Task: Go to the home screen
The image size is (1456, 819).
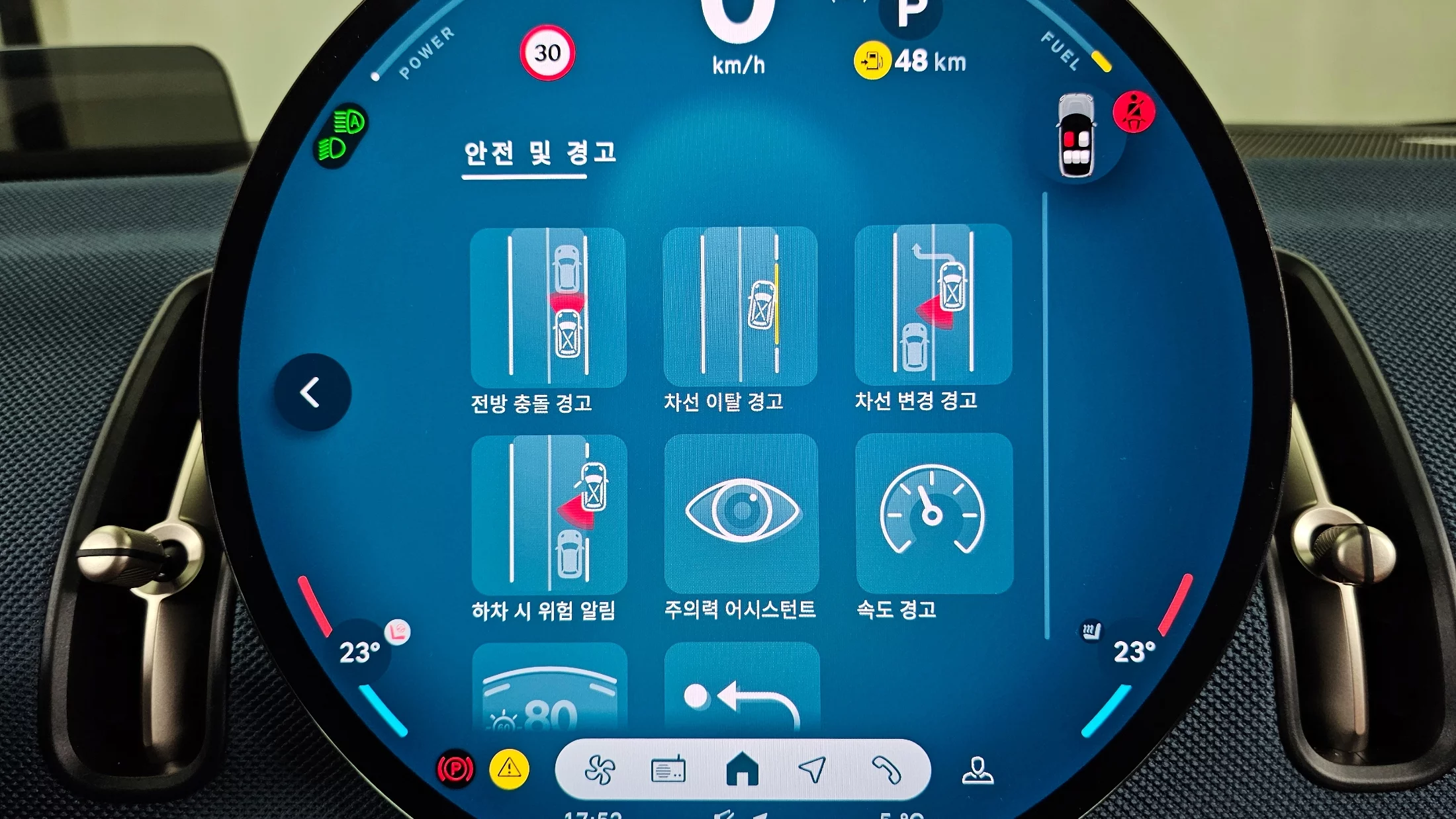Action: [x=742, y=769]
